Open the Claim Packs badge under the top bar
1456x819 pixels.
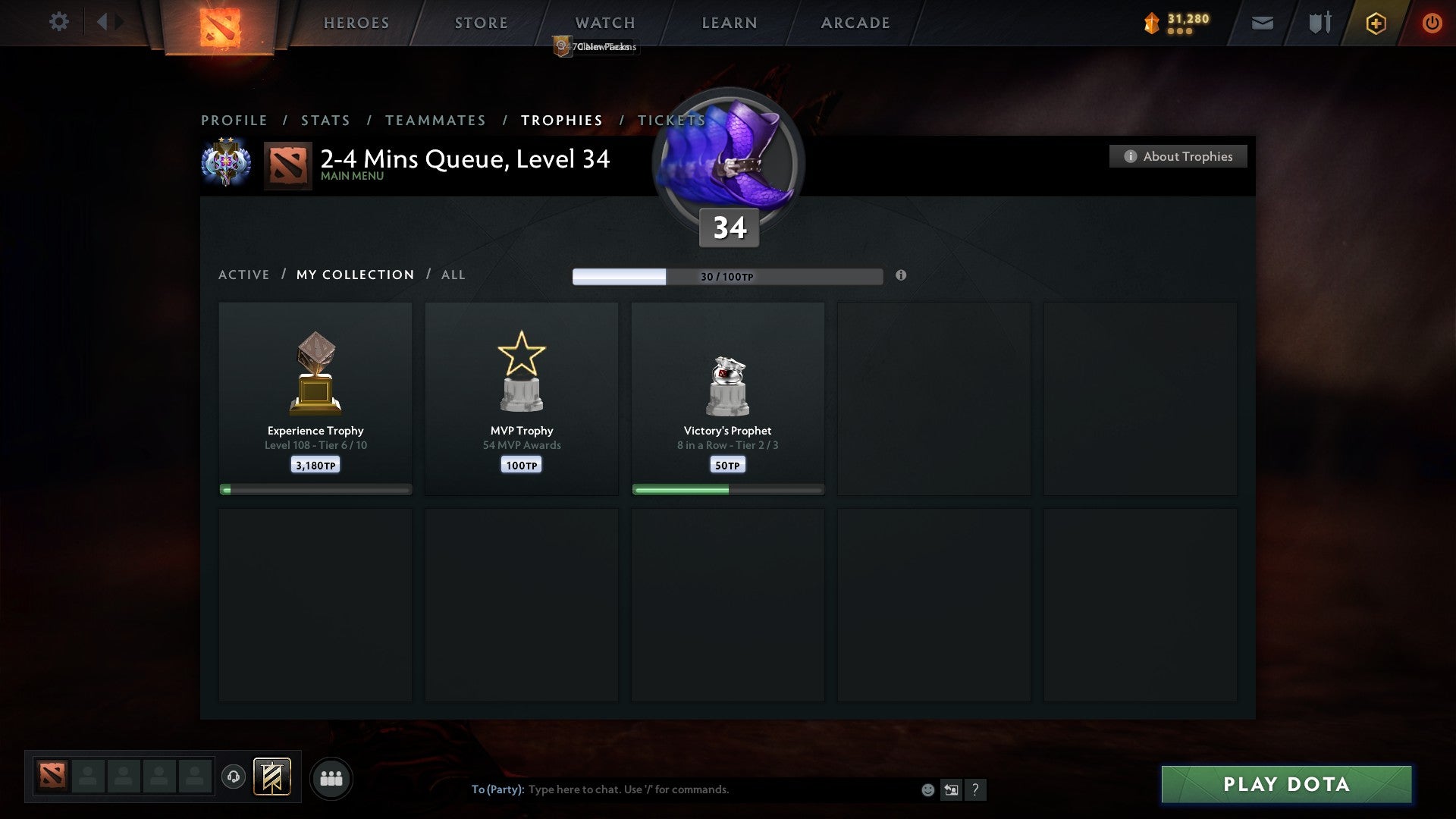coord(595,47)
